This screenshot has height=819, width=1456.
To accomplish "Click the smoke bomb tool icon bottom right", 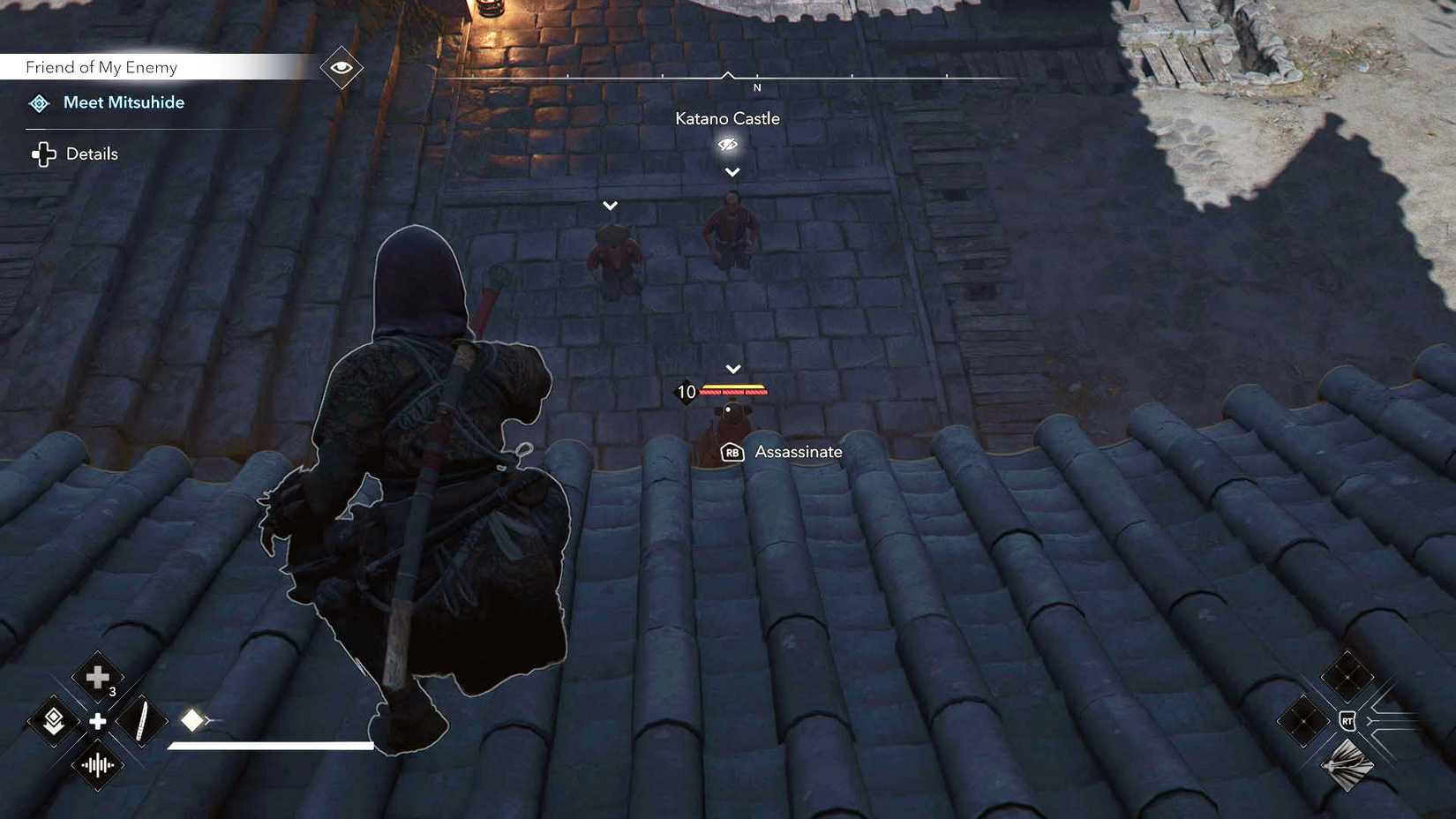I will click(x=1347, y=766).
